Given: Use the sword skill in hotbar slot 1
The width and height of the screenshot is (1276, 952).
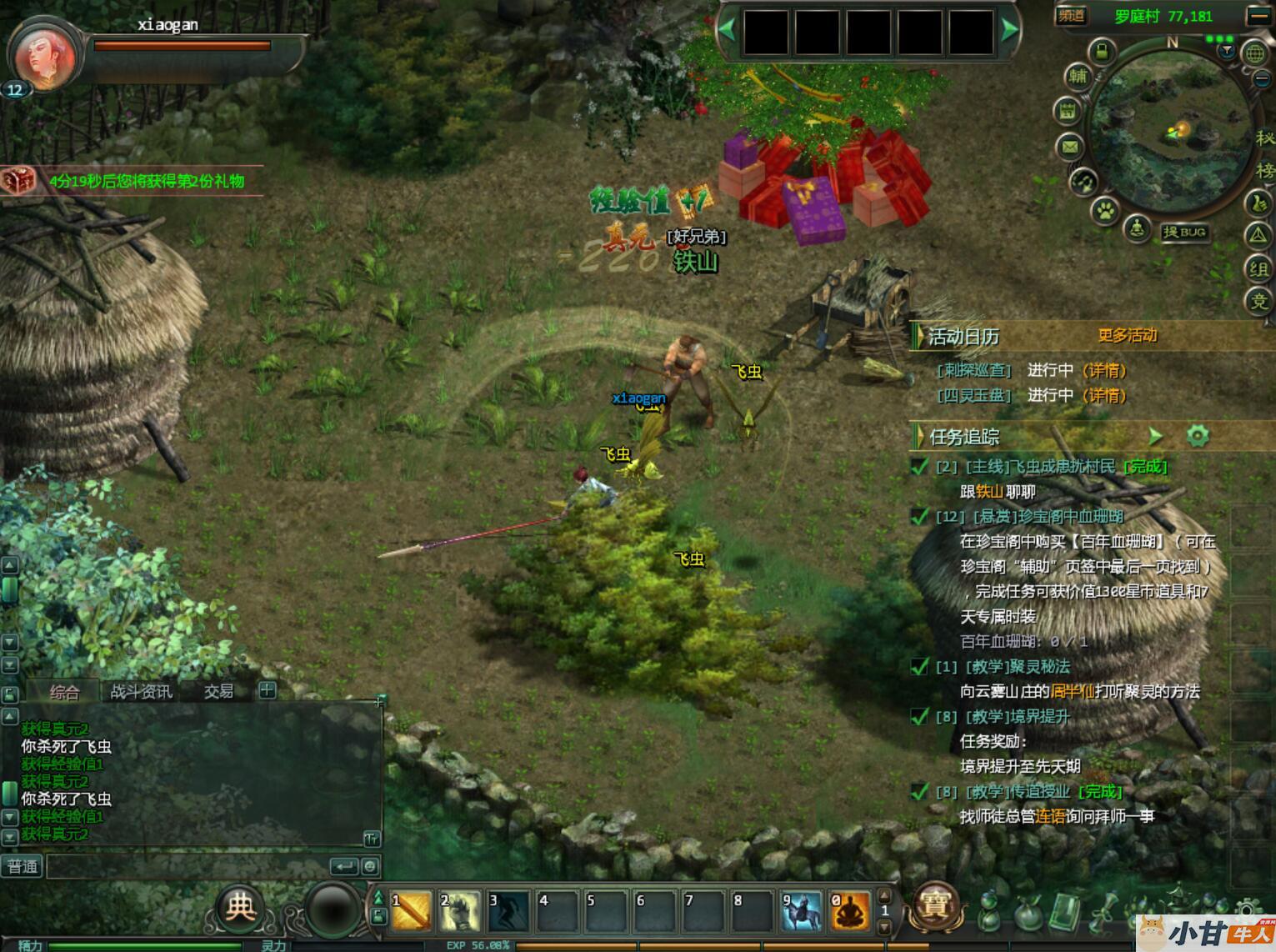Looking at the screenshot, I should (411, 911).
